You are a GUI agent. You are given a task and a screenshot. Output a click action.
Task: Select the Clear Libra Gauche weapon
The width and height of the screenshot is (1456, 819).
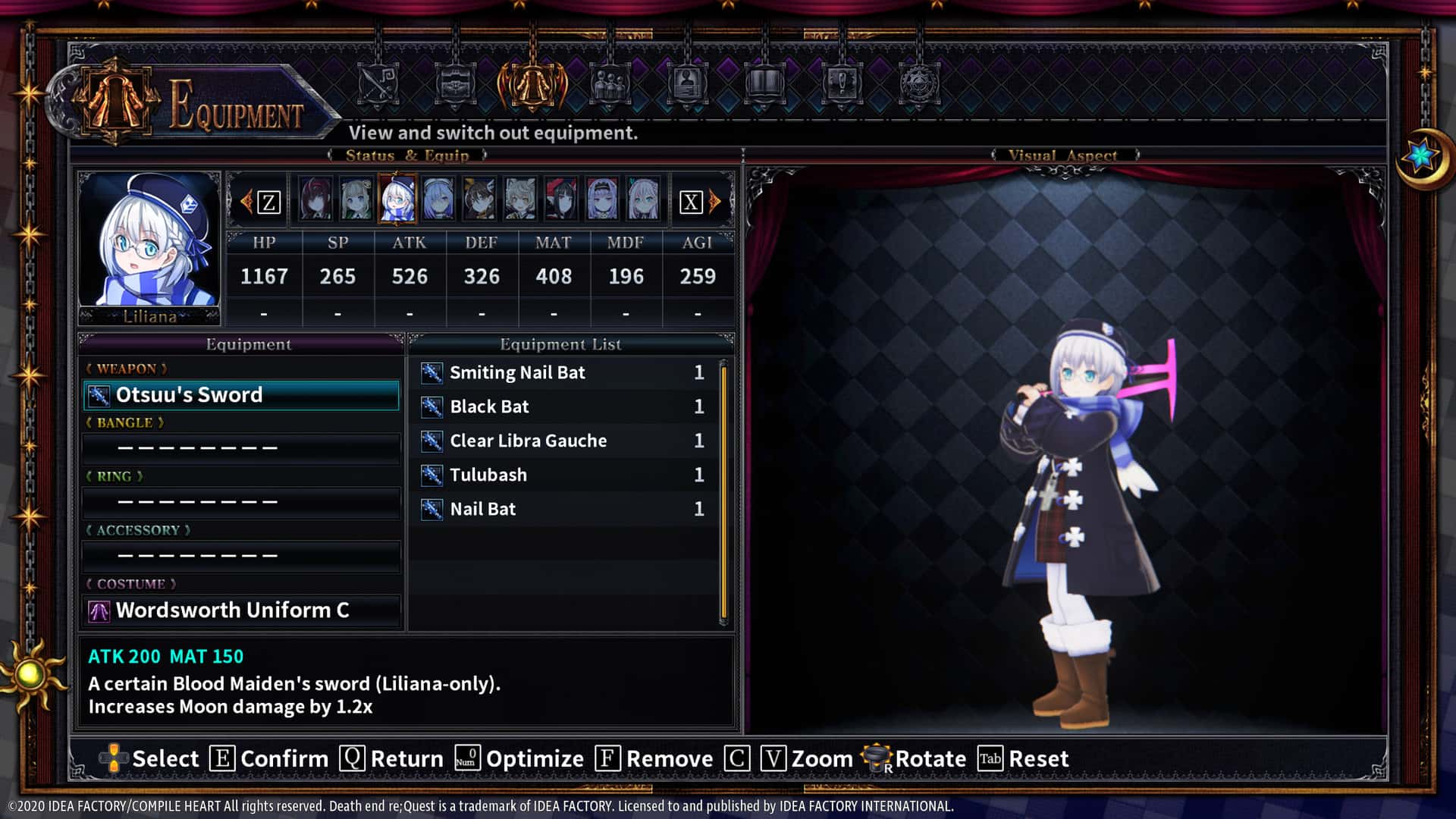click(529, 441)
